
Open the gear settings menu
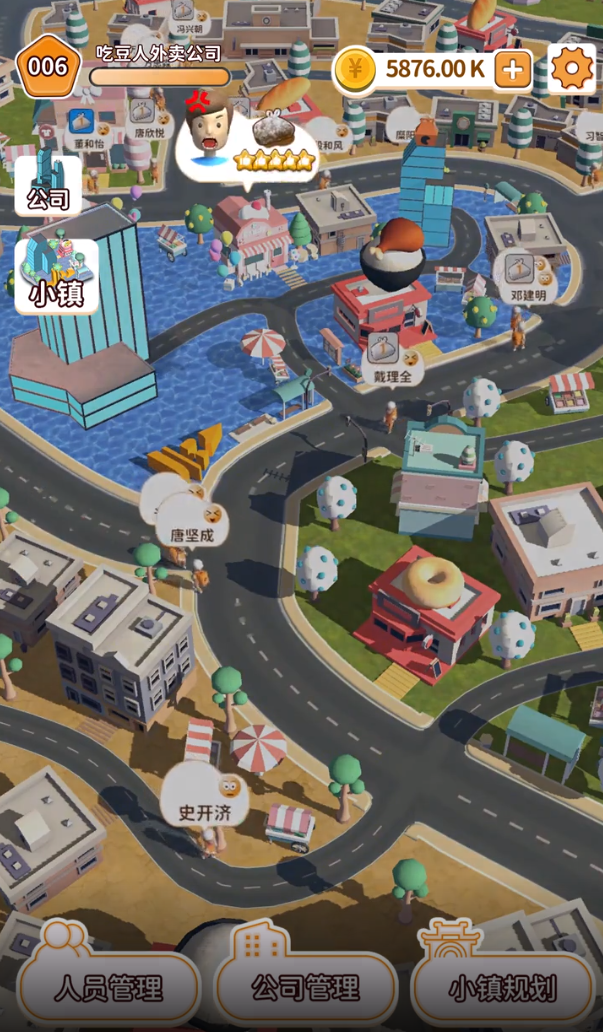572,69
